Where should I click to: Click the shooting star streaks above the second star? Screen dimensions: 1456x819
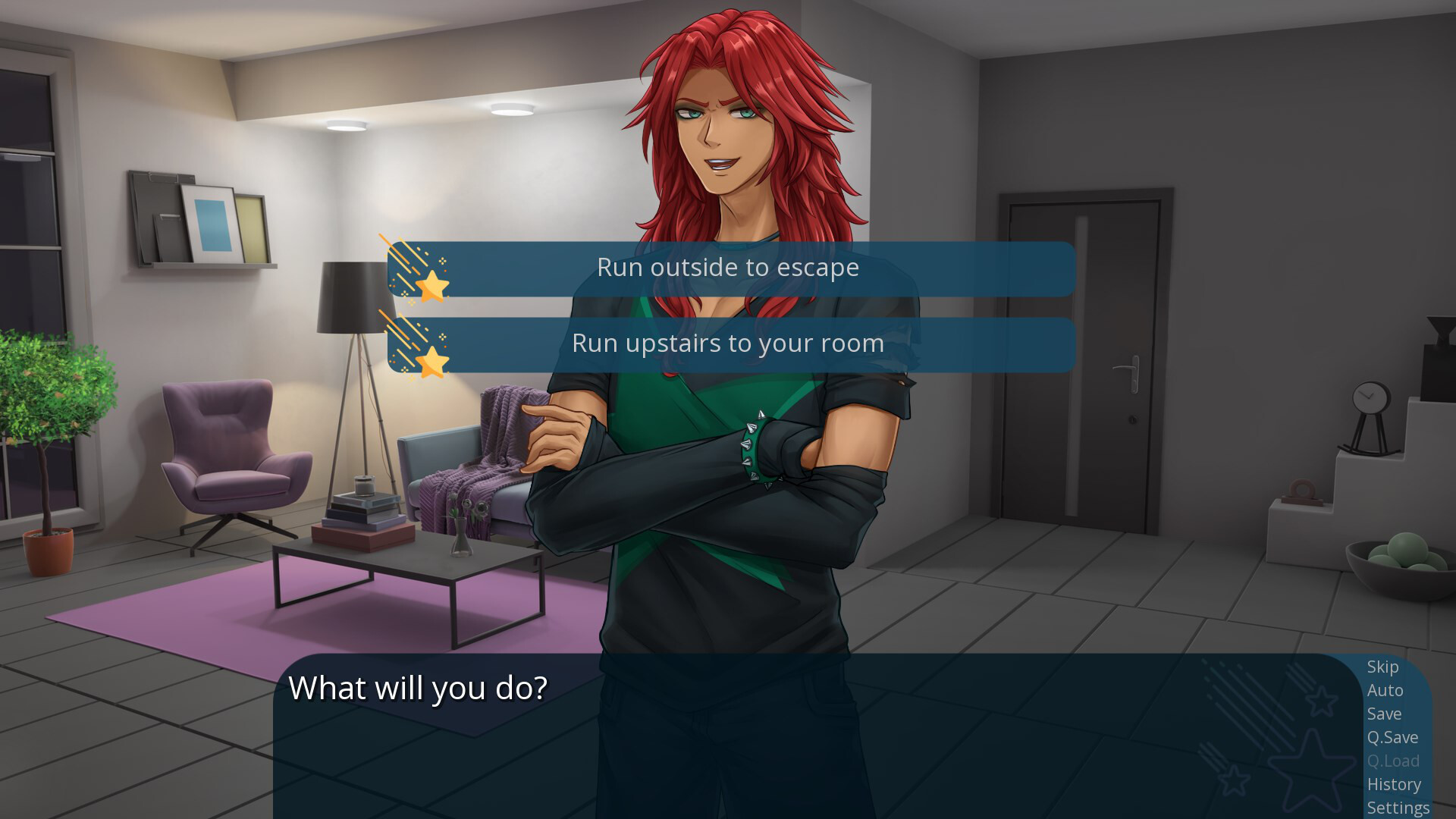click(404, 336)
